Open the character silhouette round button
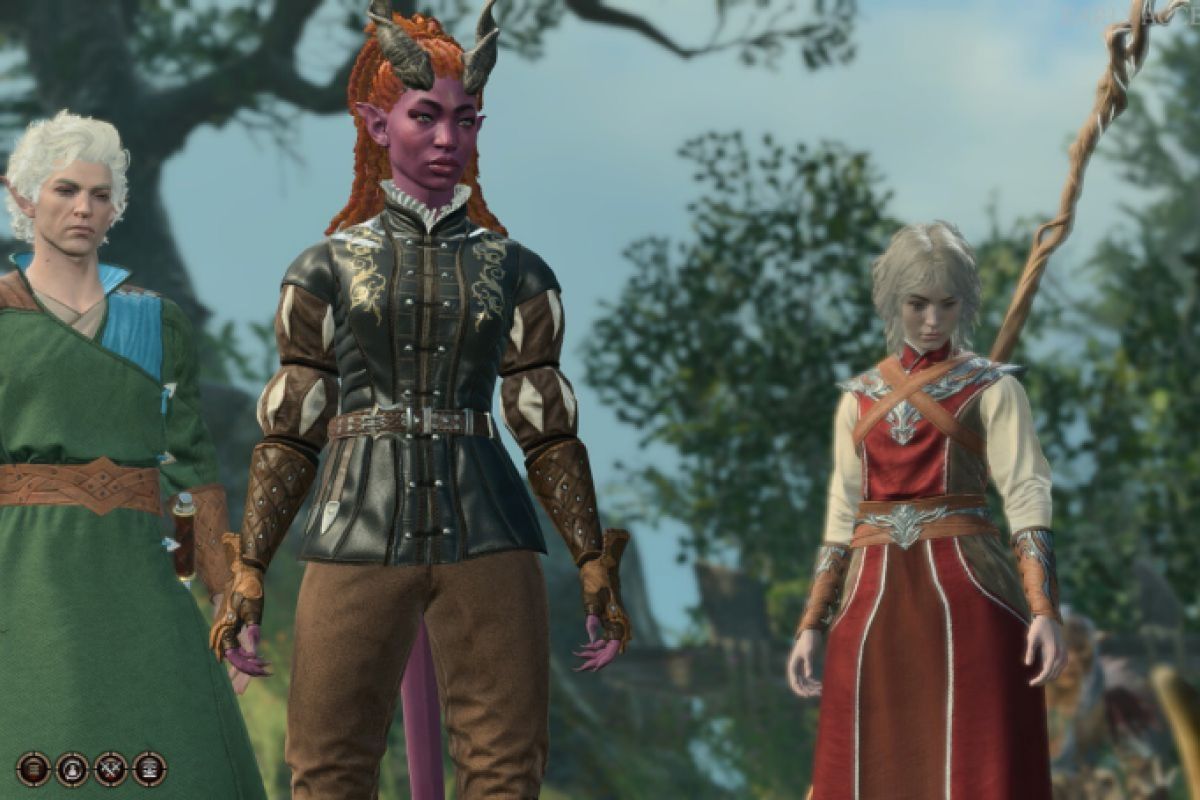 [72, 769]
